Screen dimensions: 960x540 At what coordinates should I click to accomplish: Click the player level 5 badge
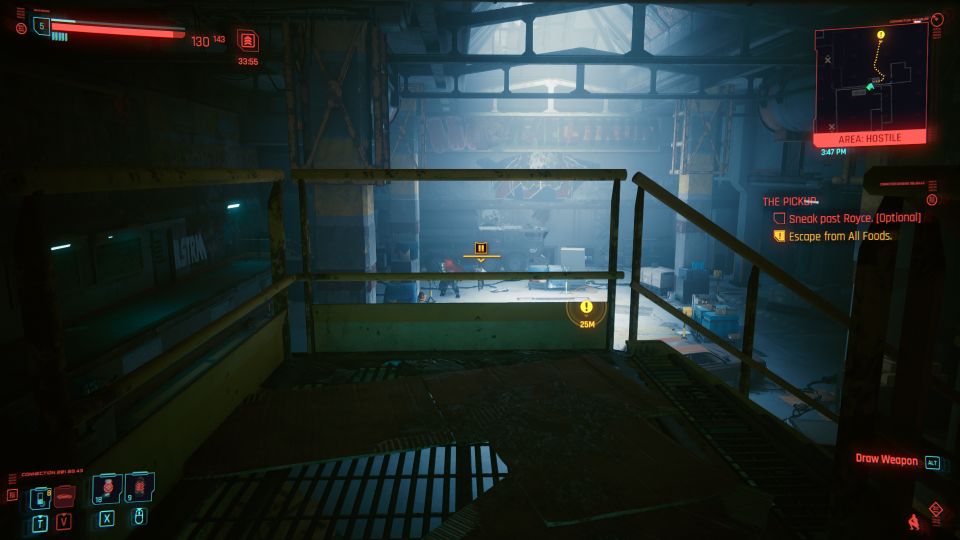[x=41, y=26]
